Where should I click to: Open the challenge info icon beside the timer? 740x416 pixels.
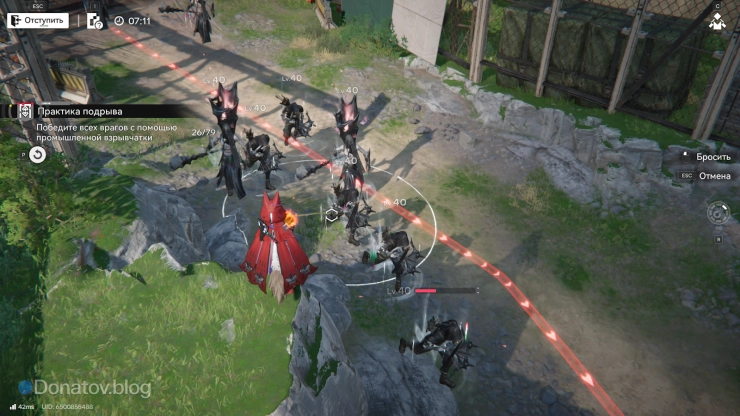point(95,20)
